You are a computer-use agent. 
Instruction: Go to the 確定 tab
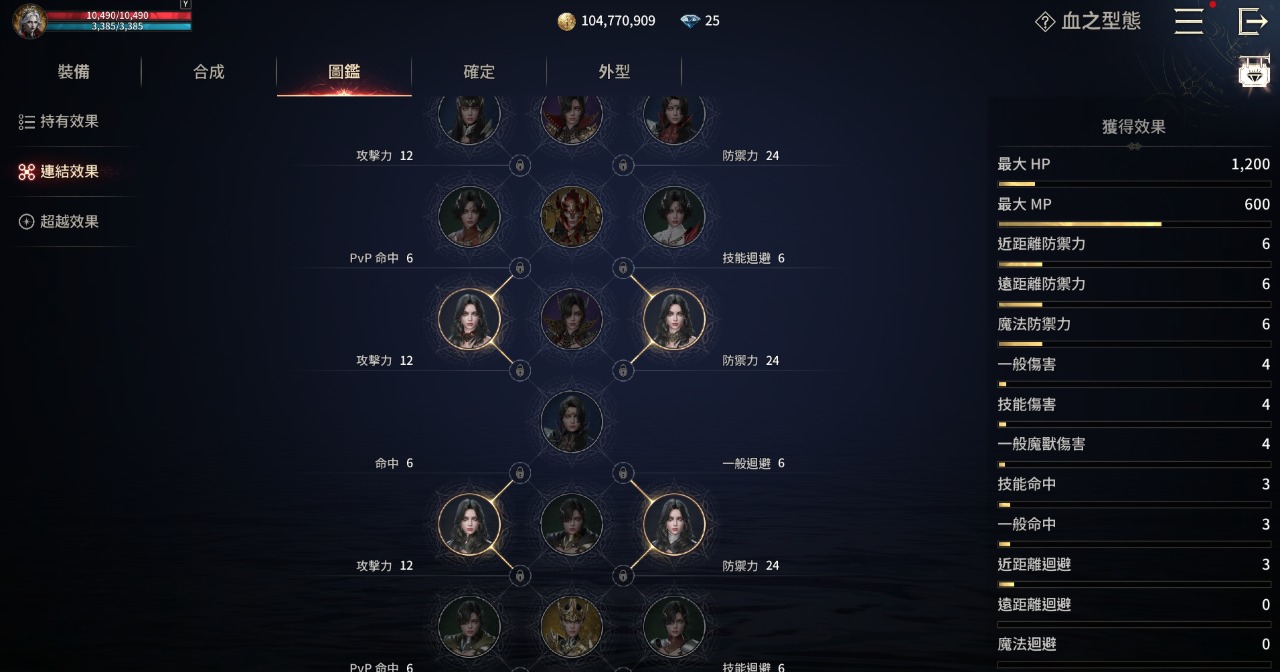[479, 72]
